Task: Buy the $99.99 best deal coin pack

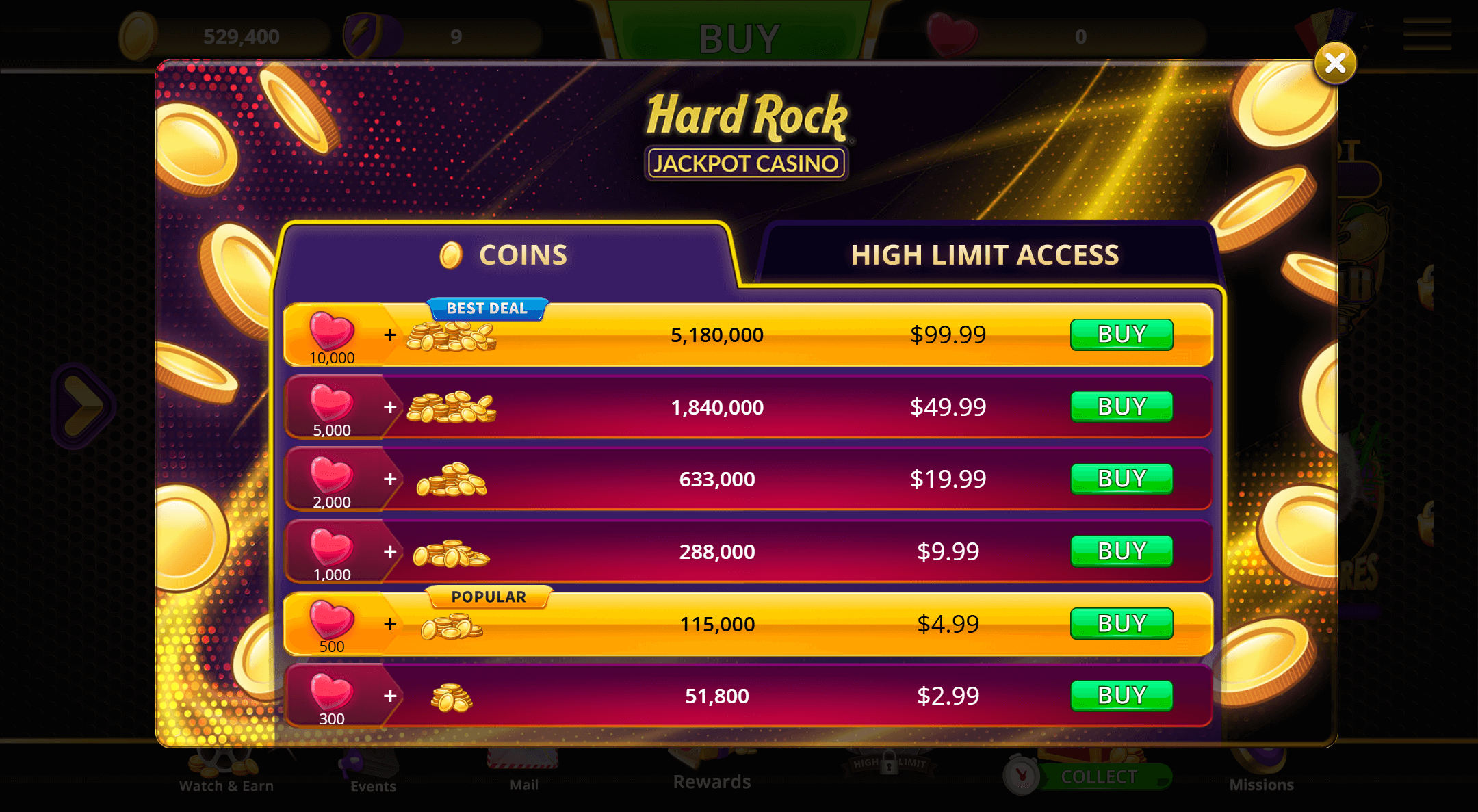Action: pos(1121,335)
